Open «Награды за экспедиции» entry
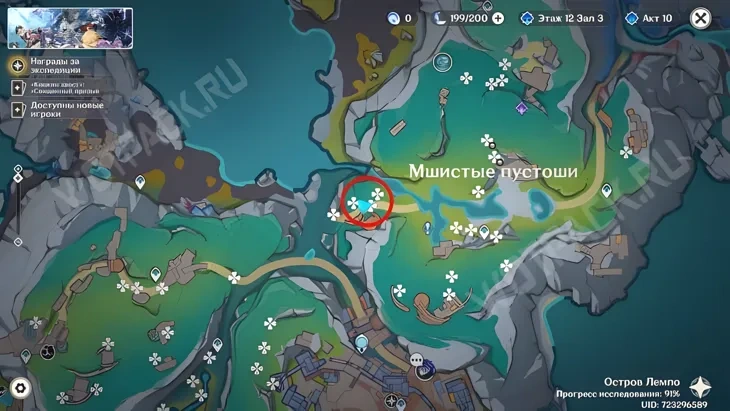The height and width of the screenshot is (411, 730). point(47,65)
